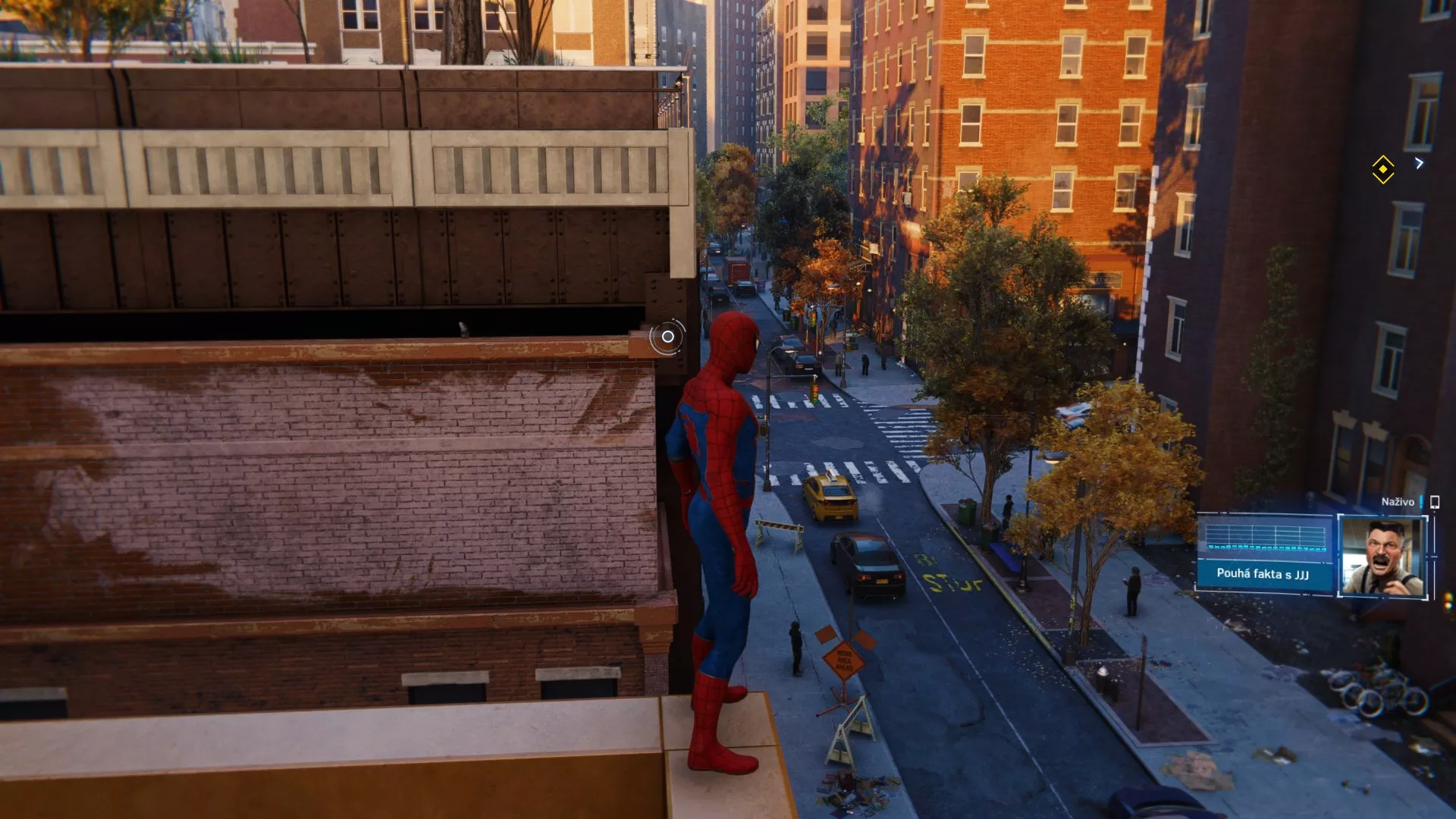Click the blue exclamation beside Naživo
The image size is (1456, 819).
coord(1422,502)
